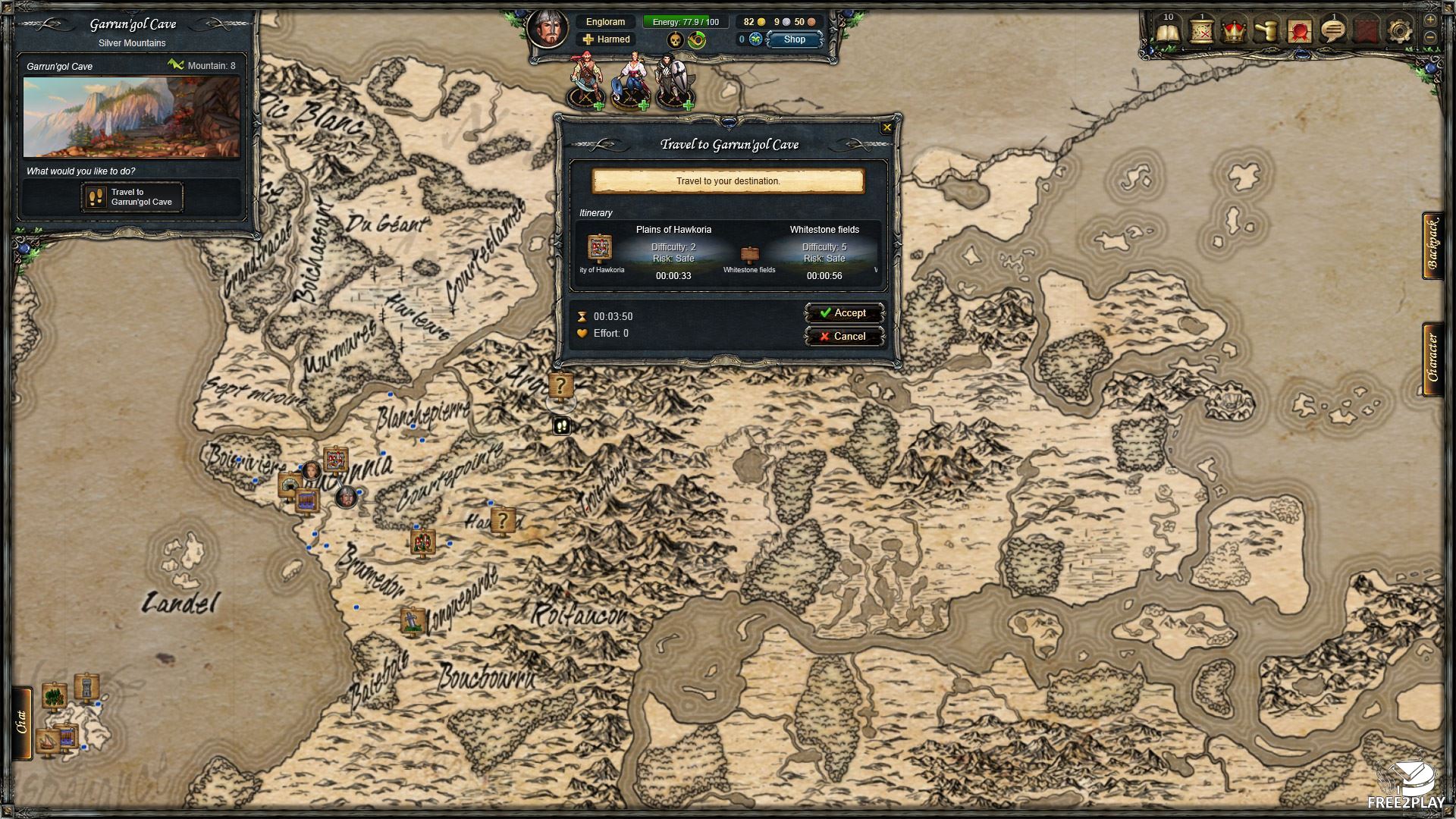Open the gear settings icon
This screenshot has height=819, width=1456.
[1399, 32]
